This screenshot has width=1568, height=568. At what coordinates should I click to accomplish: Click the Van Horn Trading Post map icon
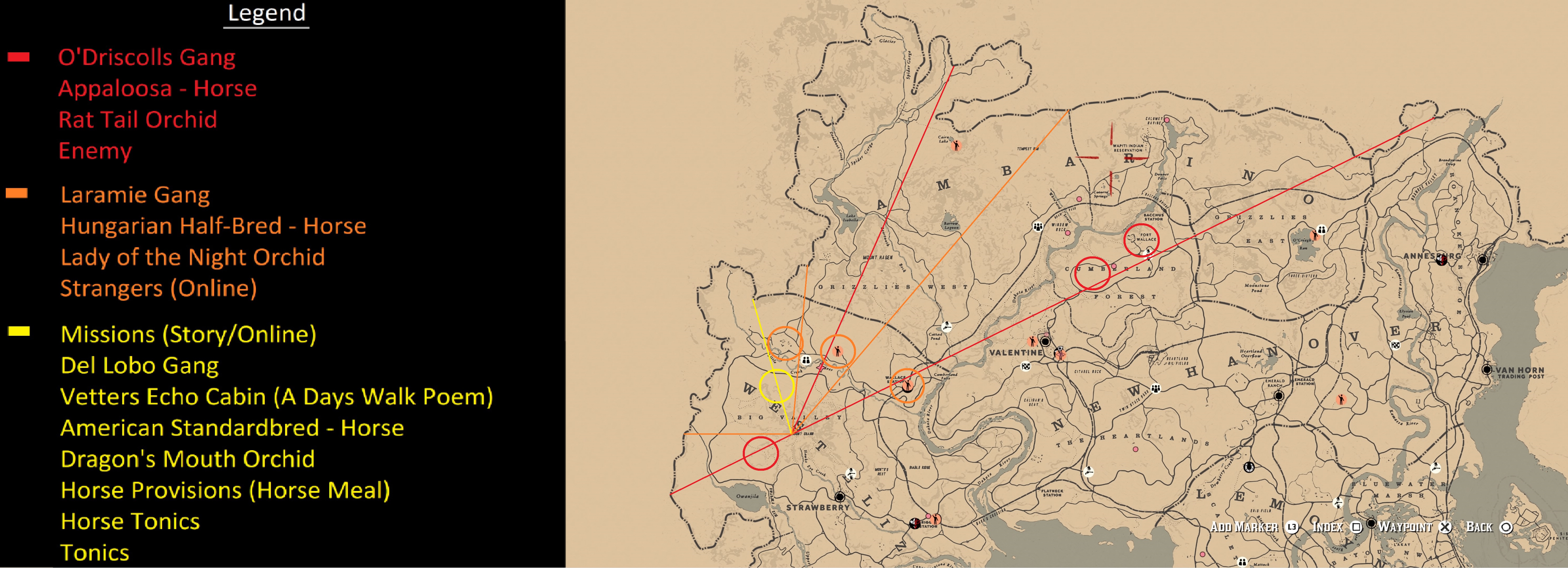(1487, 369)
